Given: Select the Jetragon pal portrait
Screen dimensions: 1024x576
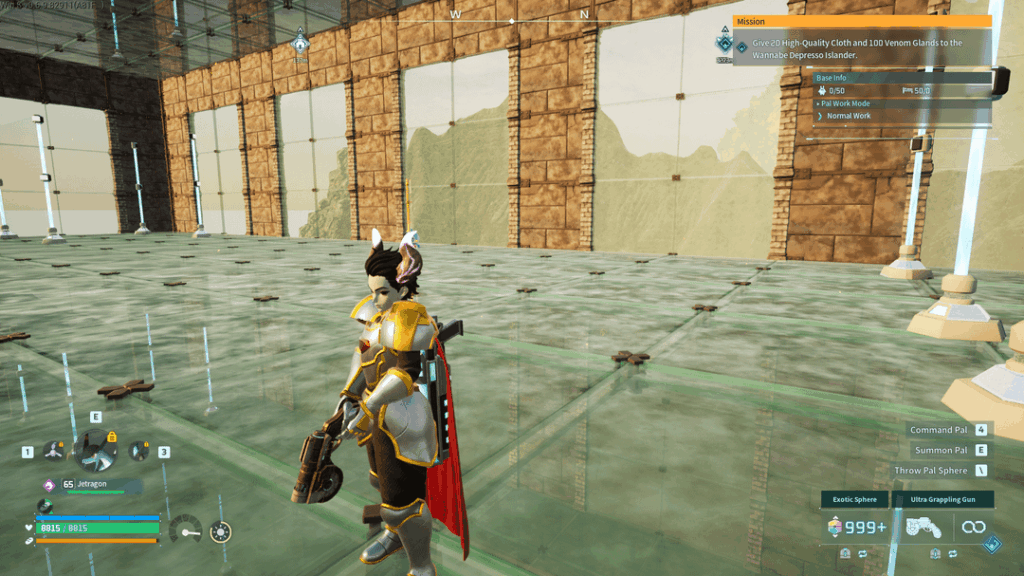Looking at the screenshot, I should coord(96,451).
